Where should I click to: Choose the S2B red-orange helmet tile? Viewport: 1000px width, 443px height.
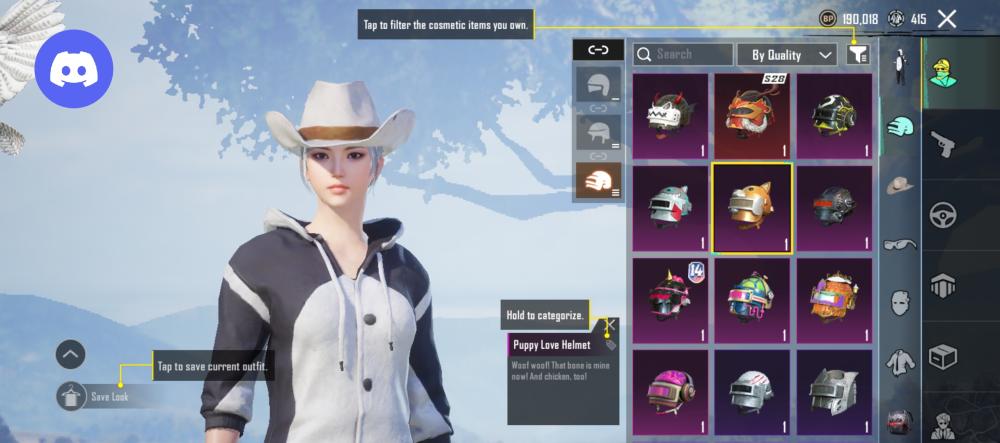751,116
